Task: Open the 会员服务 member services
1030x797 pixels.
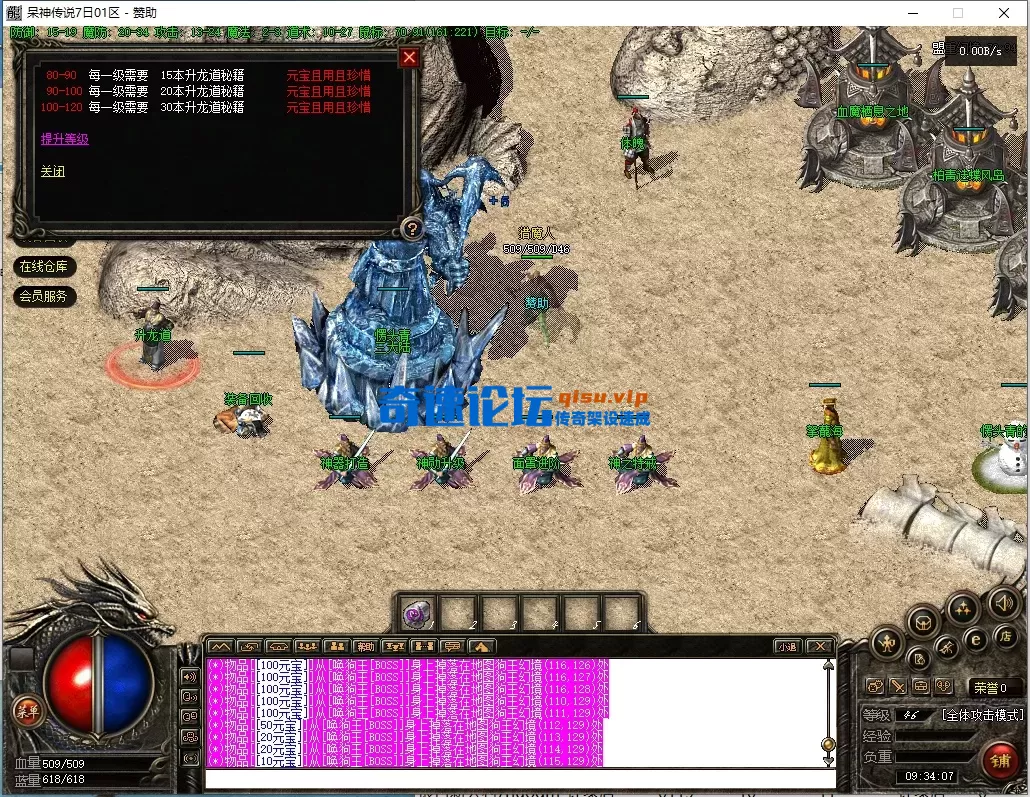Action: click(43, 296)
